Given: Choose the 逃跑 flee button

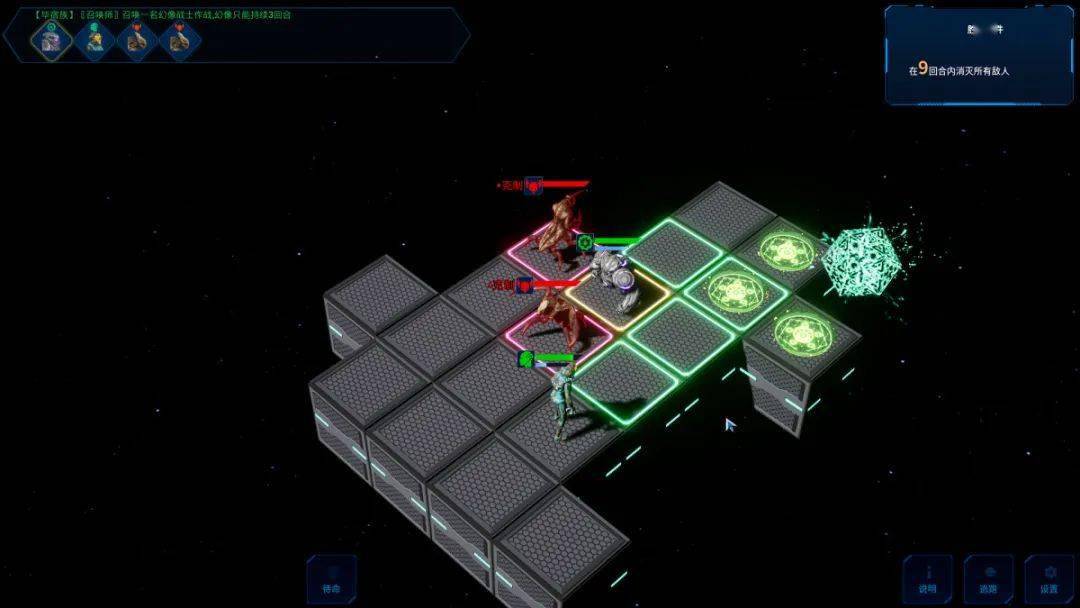Looking at the screenshot, I should click(988, 580).
